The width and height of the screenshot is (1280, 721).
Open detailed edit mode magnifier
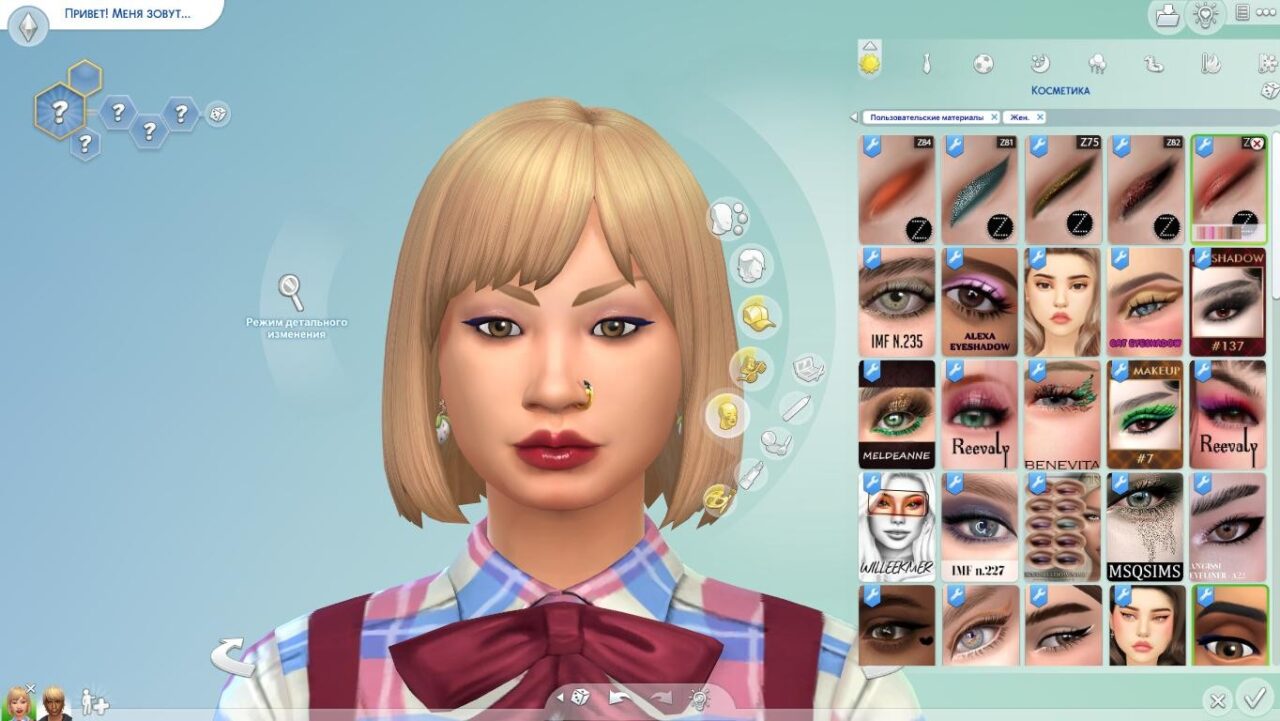click(291, 292)
